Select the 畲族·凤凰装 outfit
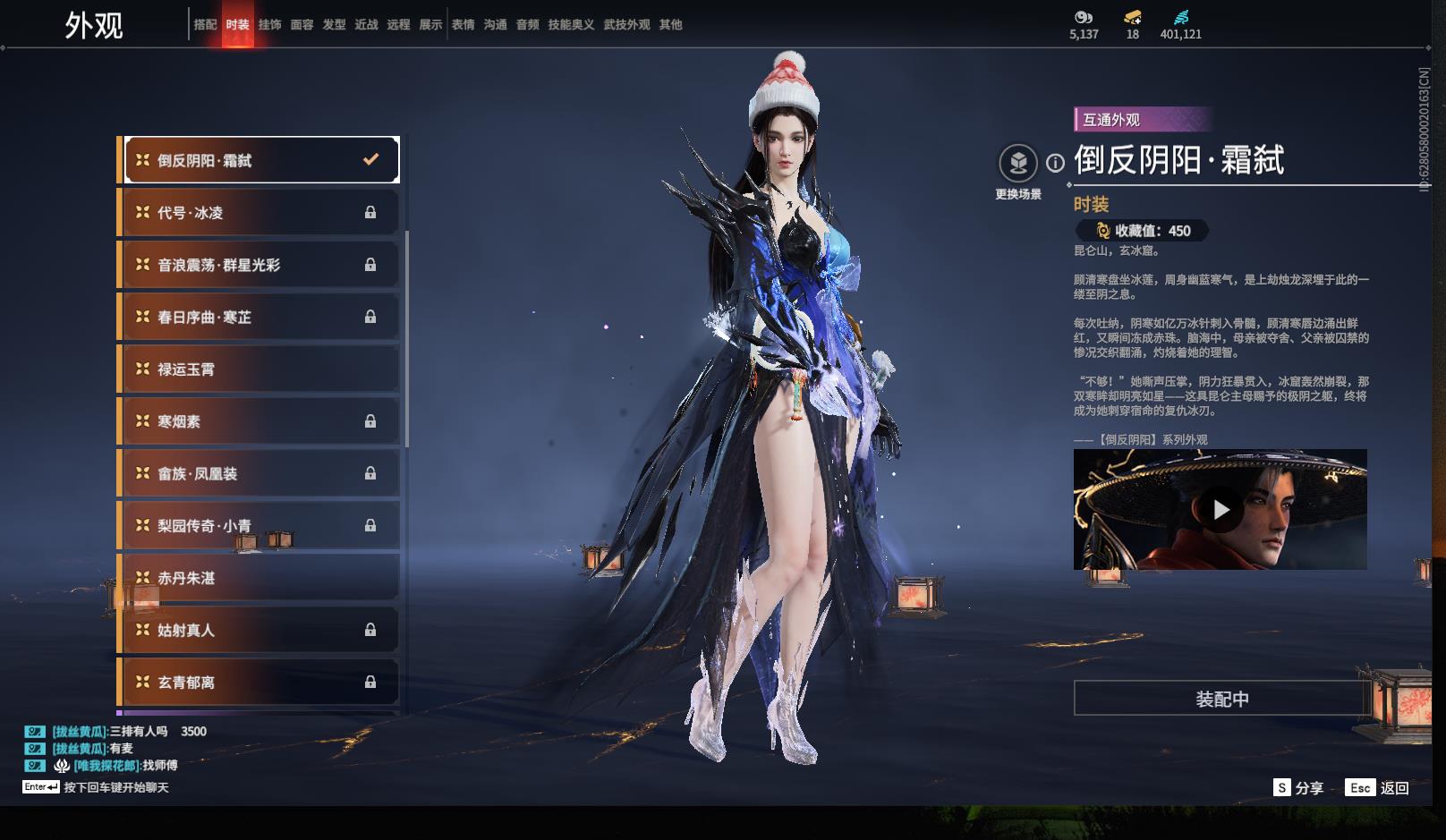The height and width of the screenshot is (840, 1446). tap(258, 474)
